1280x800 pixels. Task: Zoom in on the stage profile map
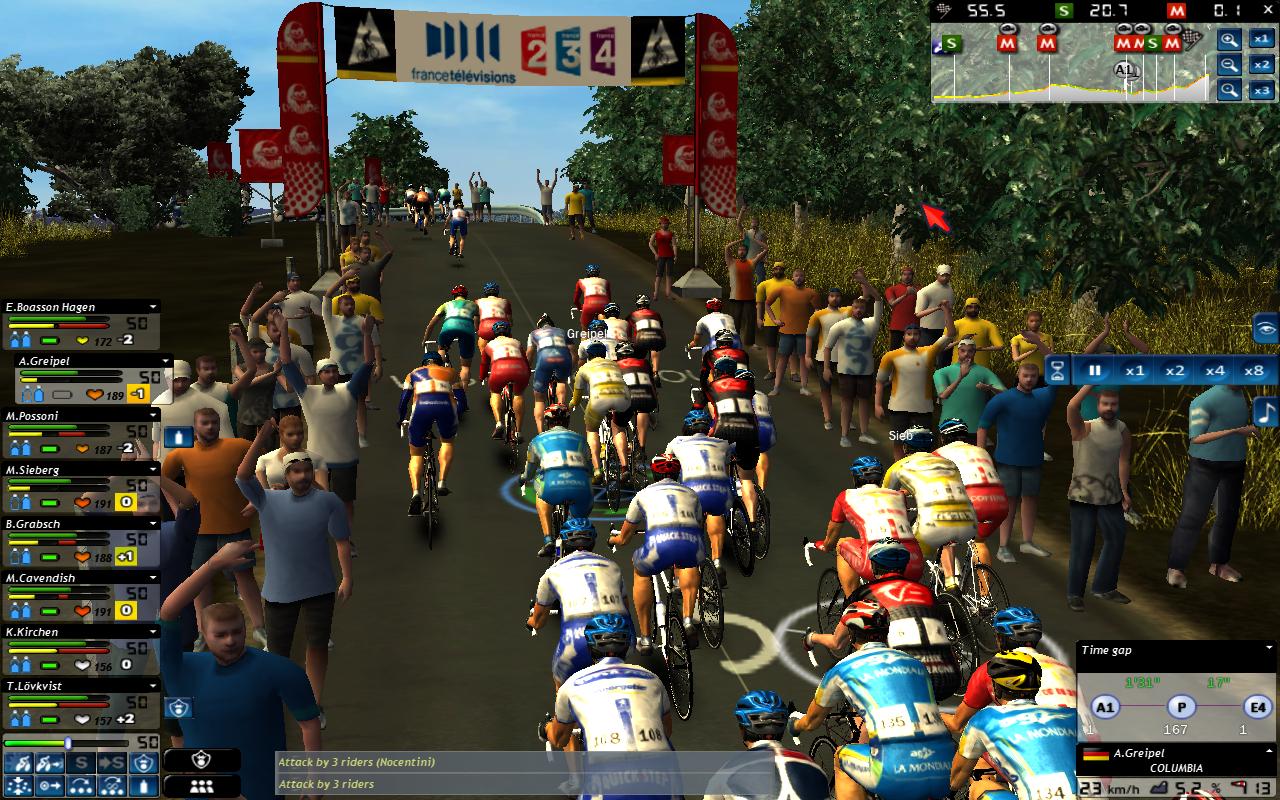[1229, 40]
